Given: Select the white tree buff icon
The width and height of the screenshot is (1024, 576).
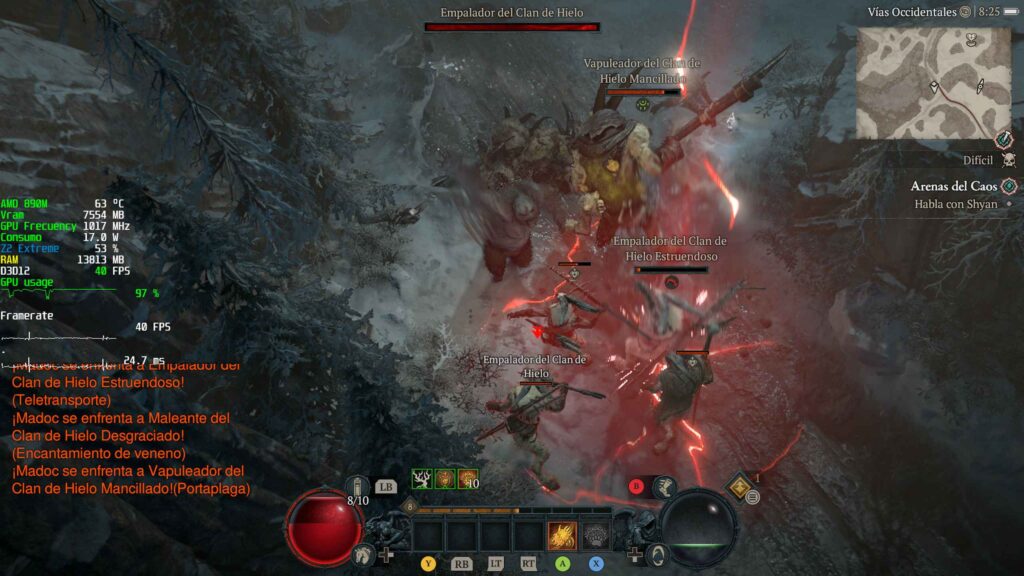Looking at the screenshot, I should click(x=422, y=479).
